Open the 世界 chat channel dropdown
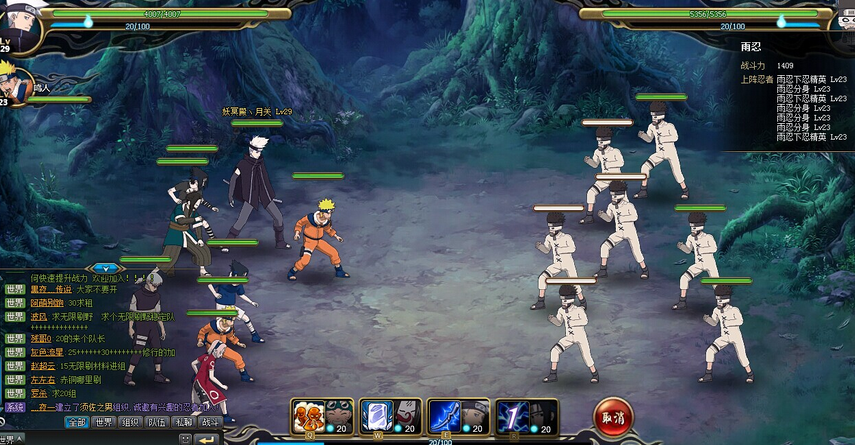This screenshot has height=445, width=855. pyautogui.click(x=12, y=439)
